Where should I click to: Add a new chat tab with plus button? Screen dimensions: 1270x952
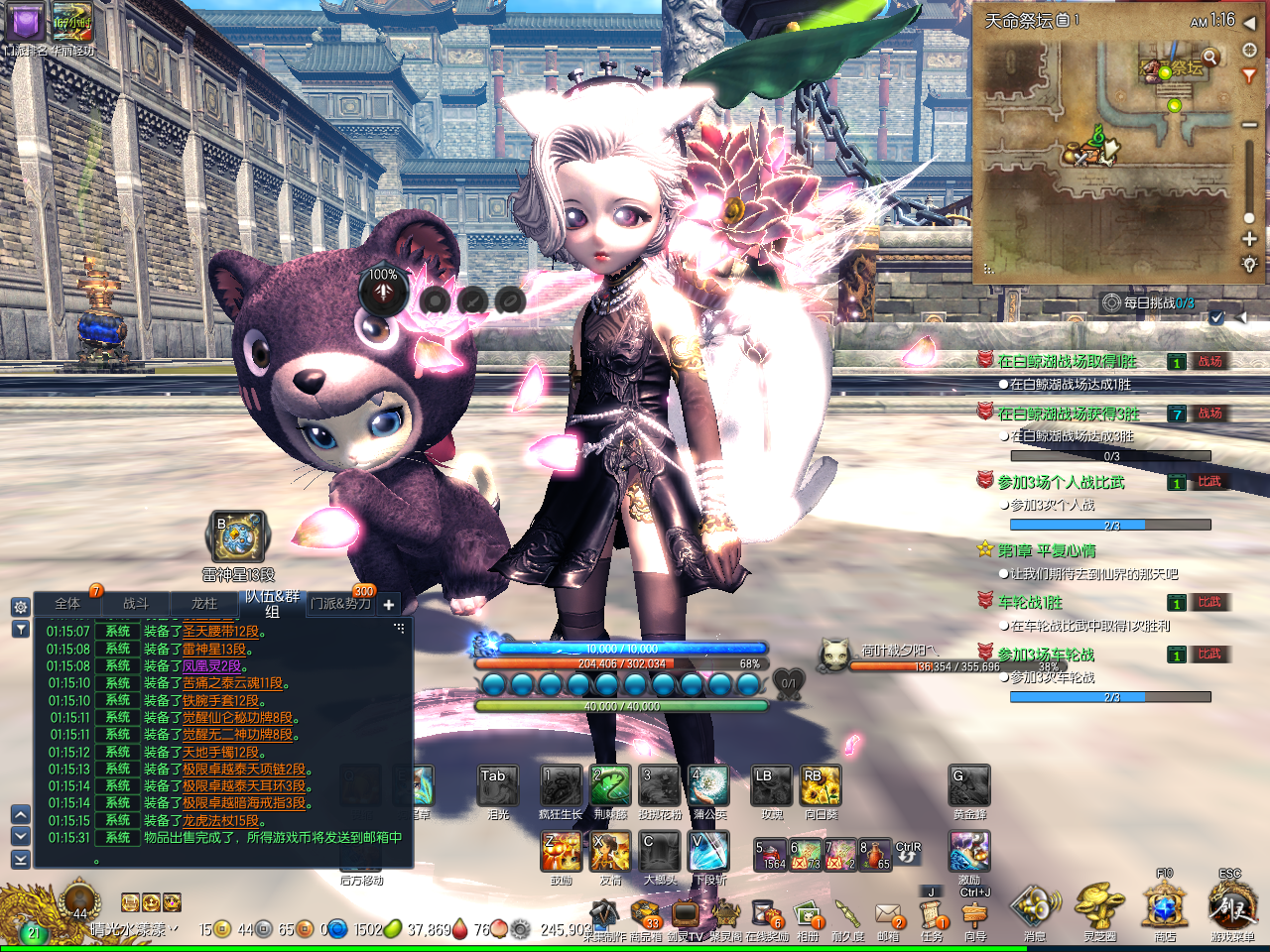[x=389, y=604]
